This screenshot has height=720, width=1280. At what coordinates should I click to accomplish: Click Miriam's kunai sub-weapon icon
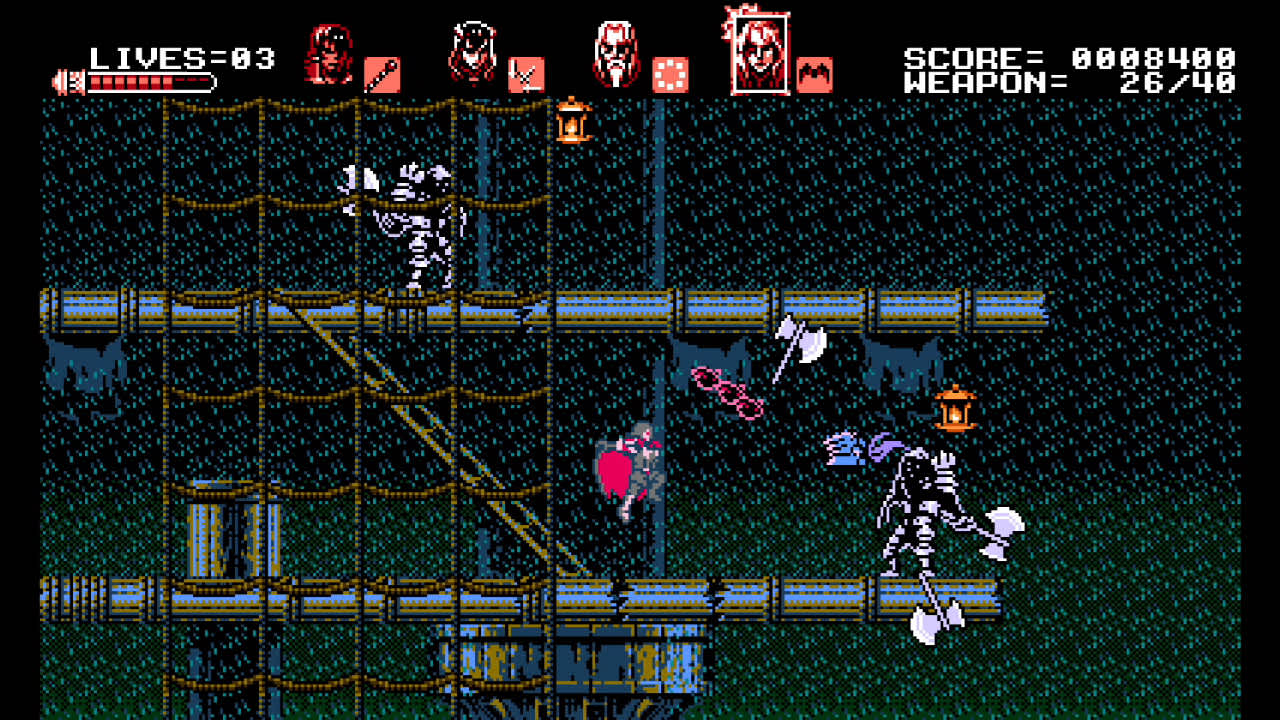pyautogui.click(x=525, y=73)
